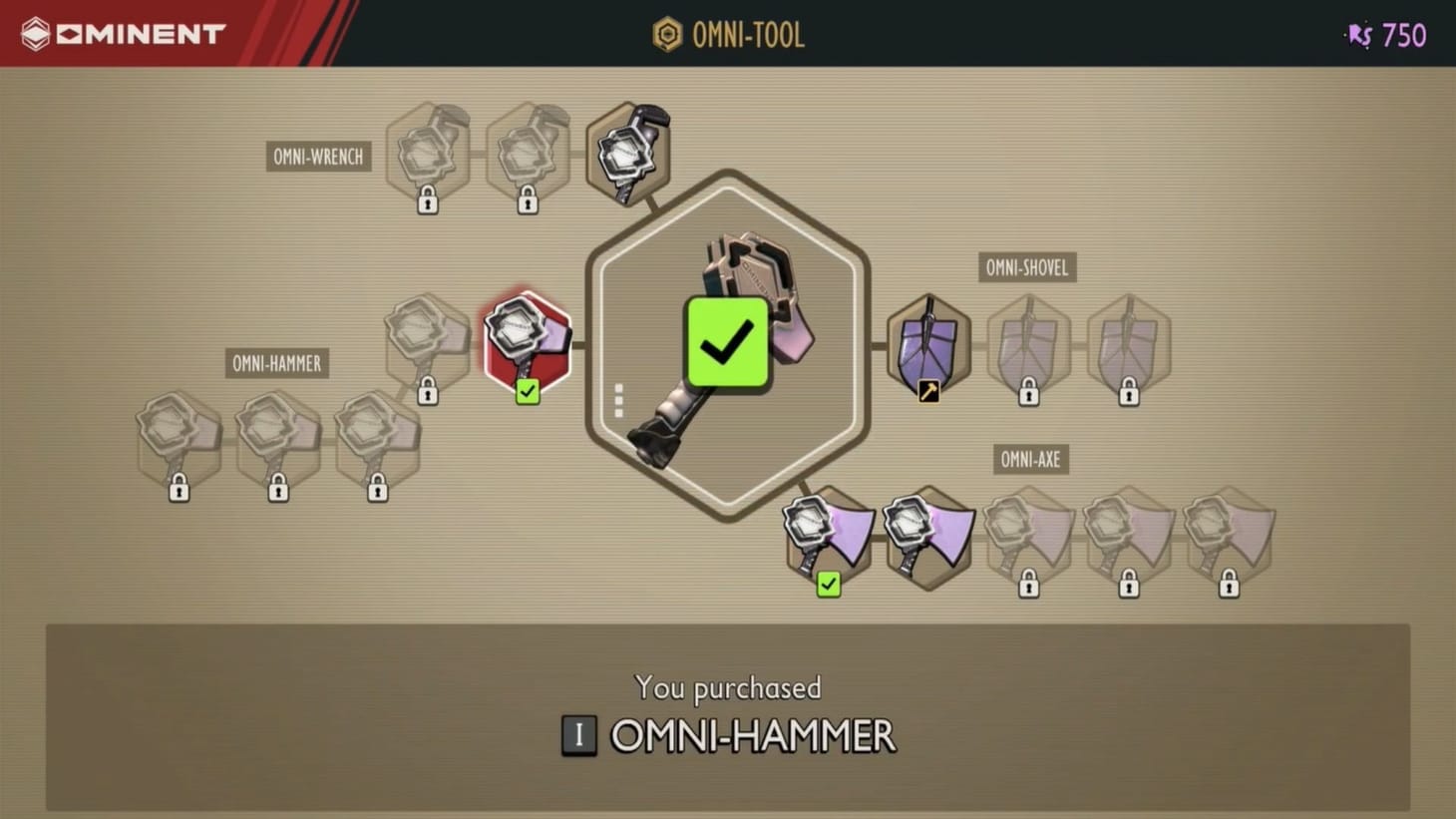Open the three-dot indicator beside the center hexagon

pos(619,398)
